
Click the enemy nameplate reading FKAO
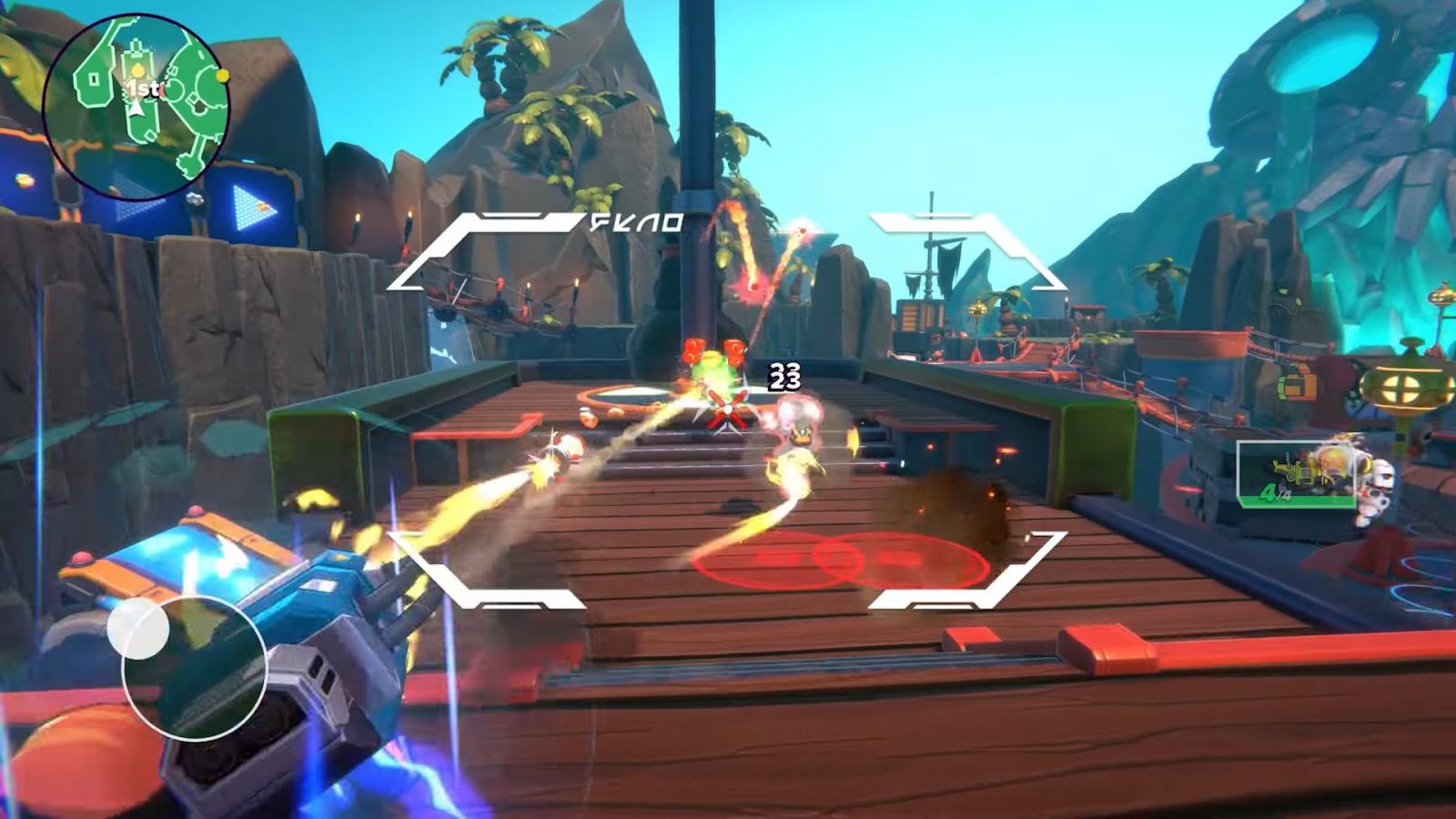(637, 220)
